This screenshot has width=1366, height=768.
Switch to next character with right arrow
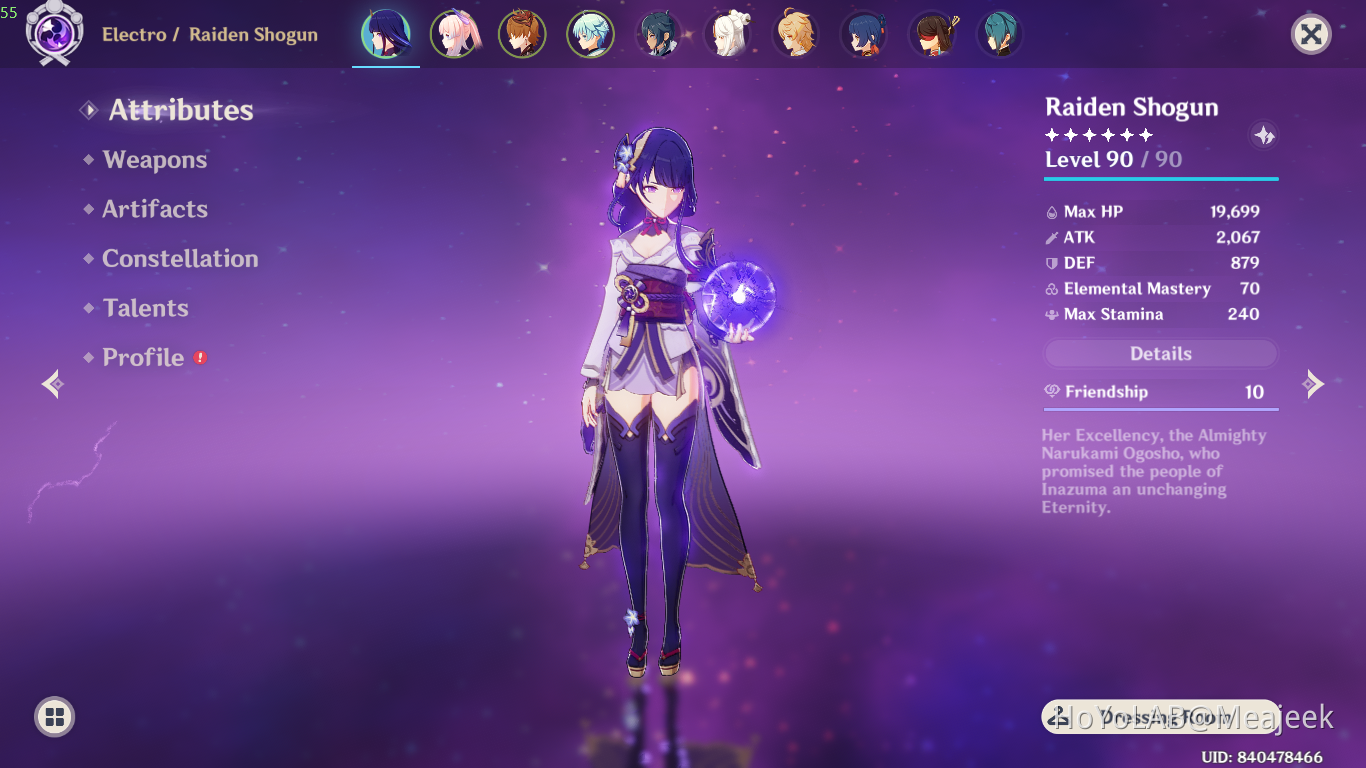tap(1314, 383)
